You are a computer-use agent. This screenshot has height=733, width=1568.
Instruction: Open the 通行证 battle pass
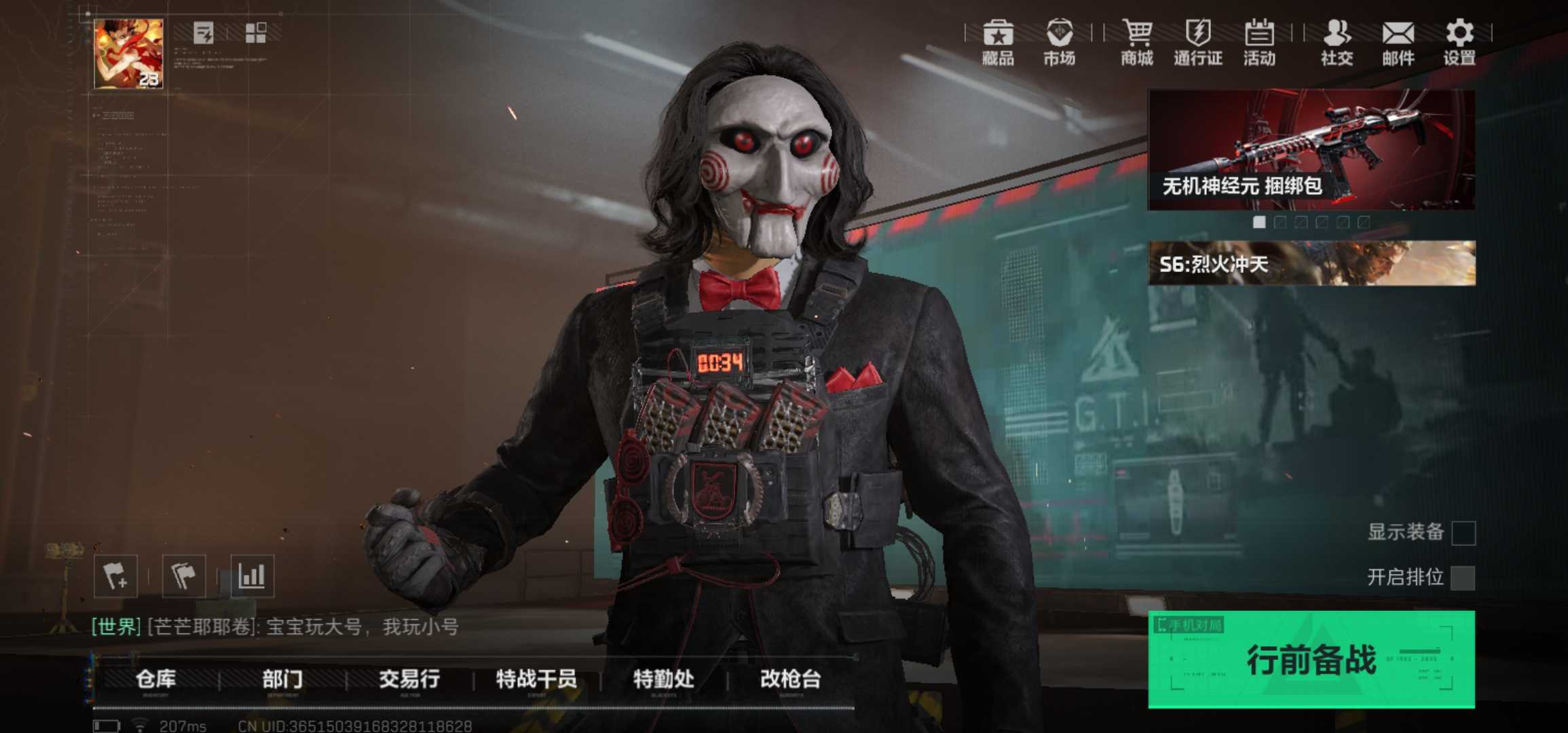pos(1198,42)
